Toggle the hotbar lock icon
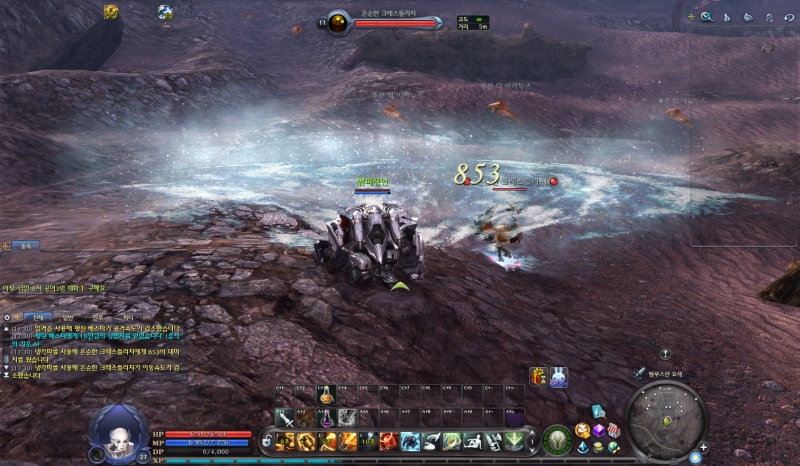 click(267, 441)
